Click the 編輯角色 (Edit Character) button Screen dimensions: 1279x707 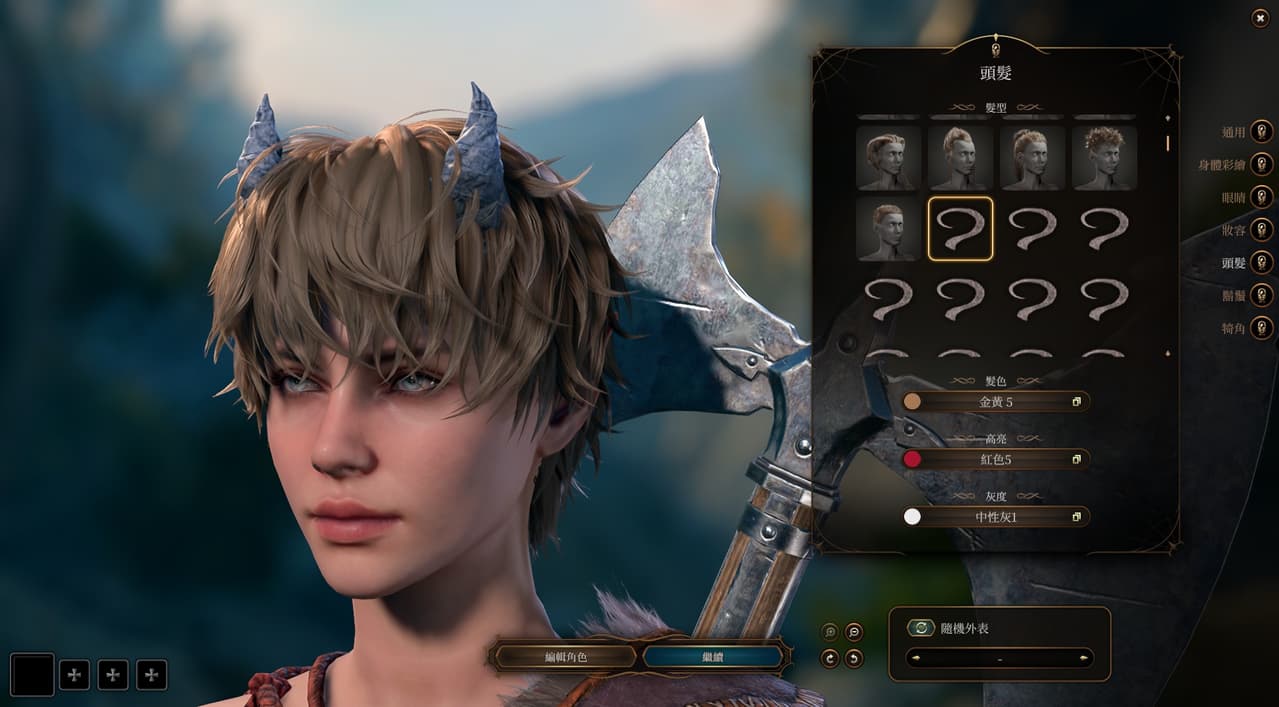click(x=565, y=657)
